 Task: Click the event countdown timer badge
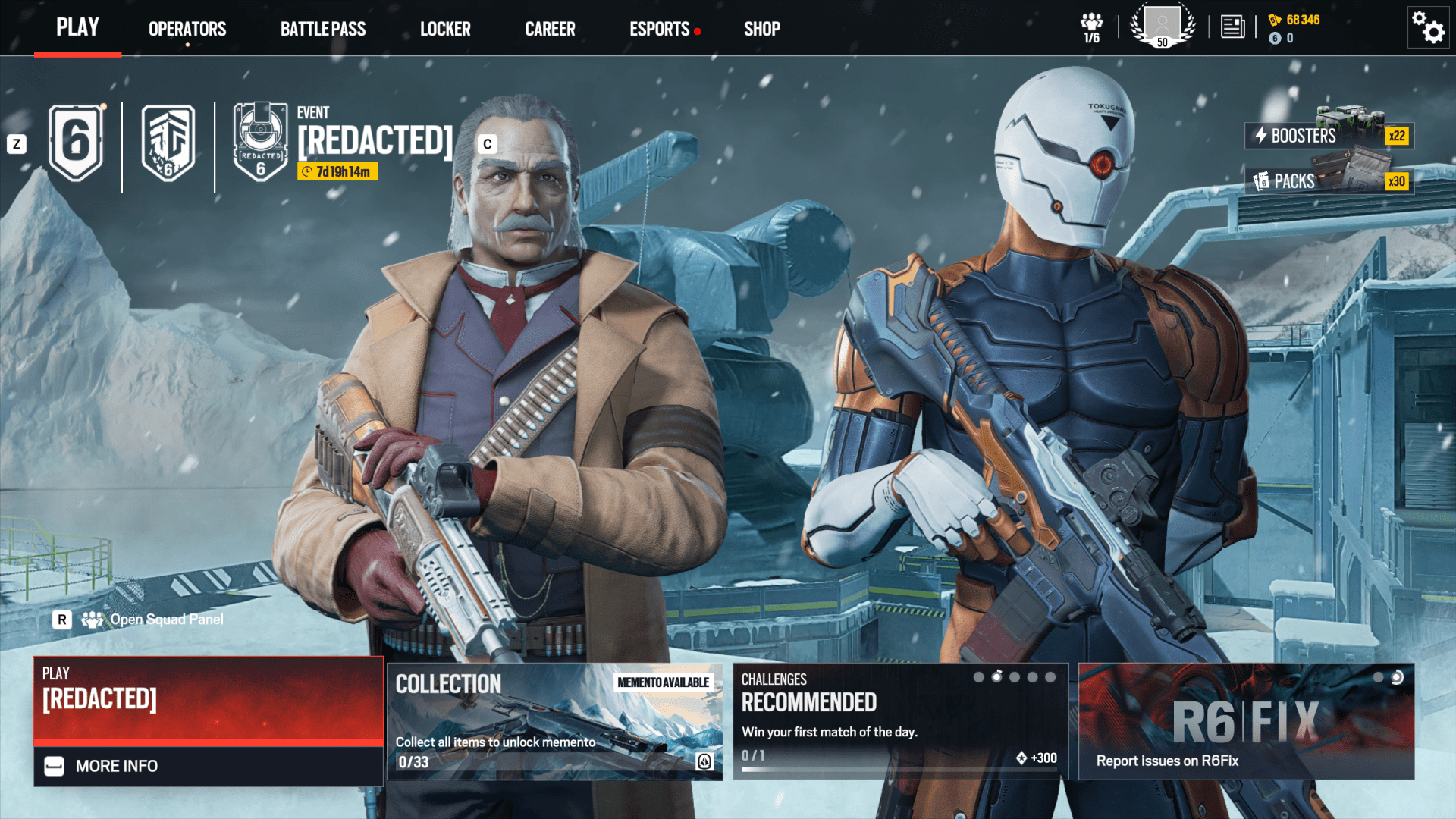[x=337, y=173]
